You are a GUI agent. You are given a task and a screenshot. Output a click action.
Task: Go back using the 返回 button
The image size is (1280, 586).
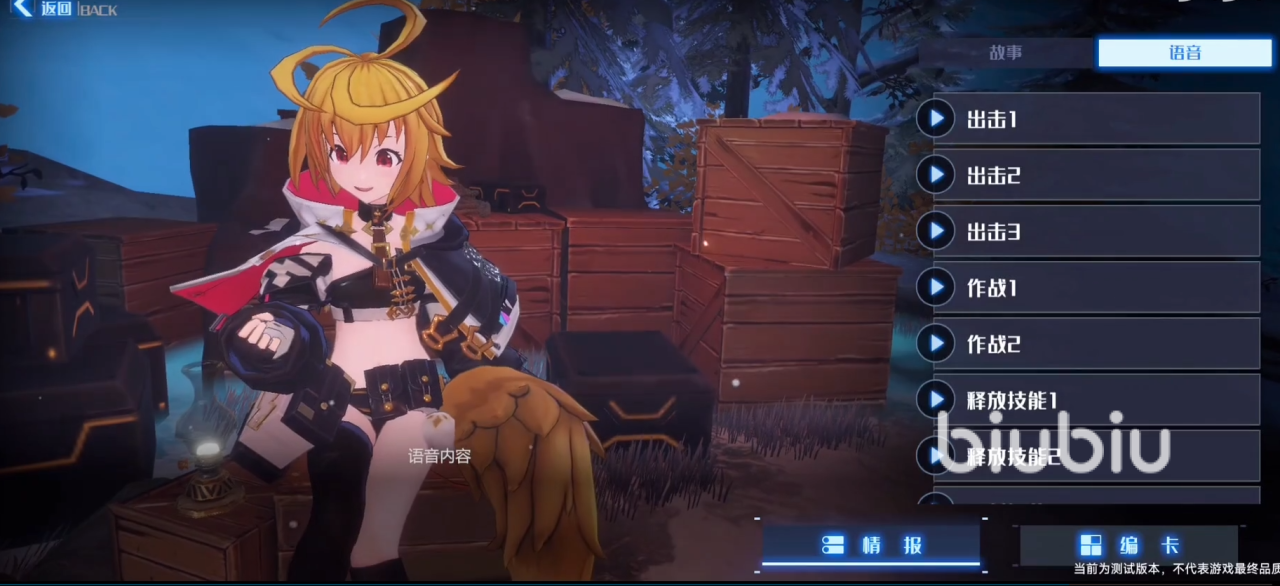click(45, 10)
